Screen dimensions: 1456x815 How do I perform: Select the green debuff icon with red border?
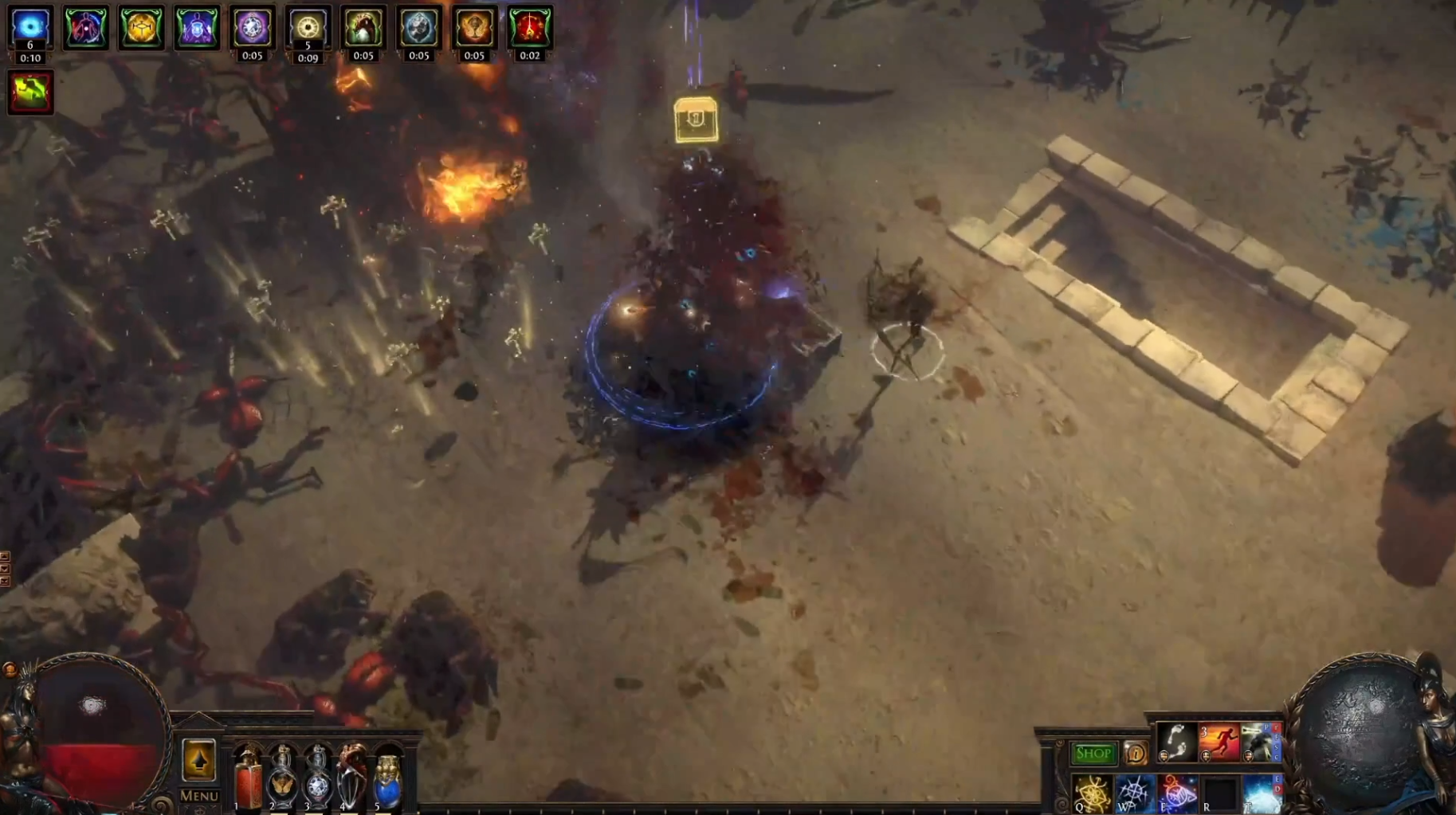click(x=30, y=92)
